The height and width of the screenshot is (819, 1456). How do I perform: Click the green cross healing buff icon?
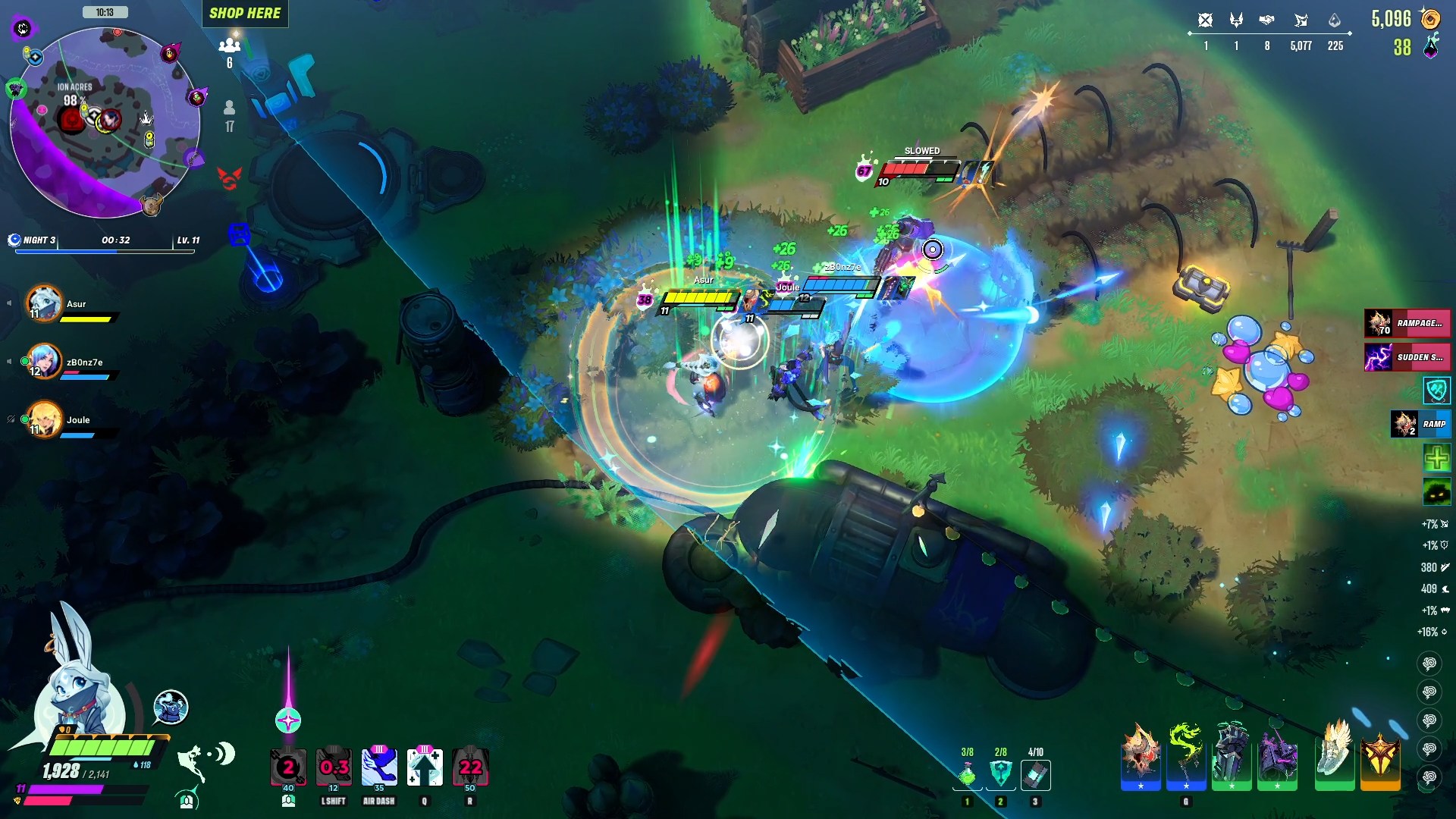[x=1436, y=458]
